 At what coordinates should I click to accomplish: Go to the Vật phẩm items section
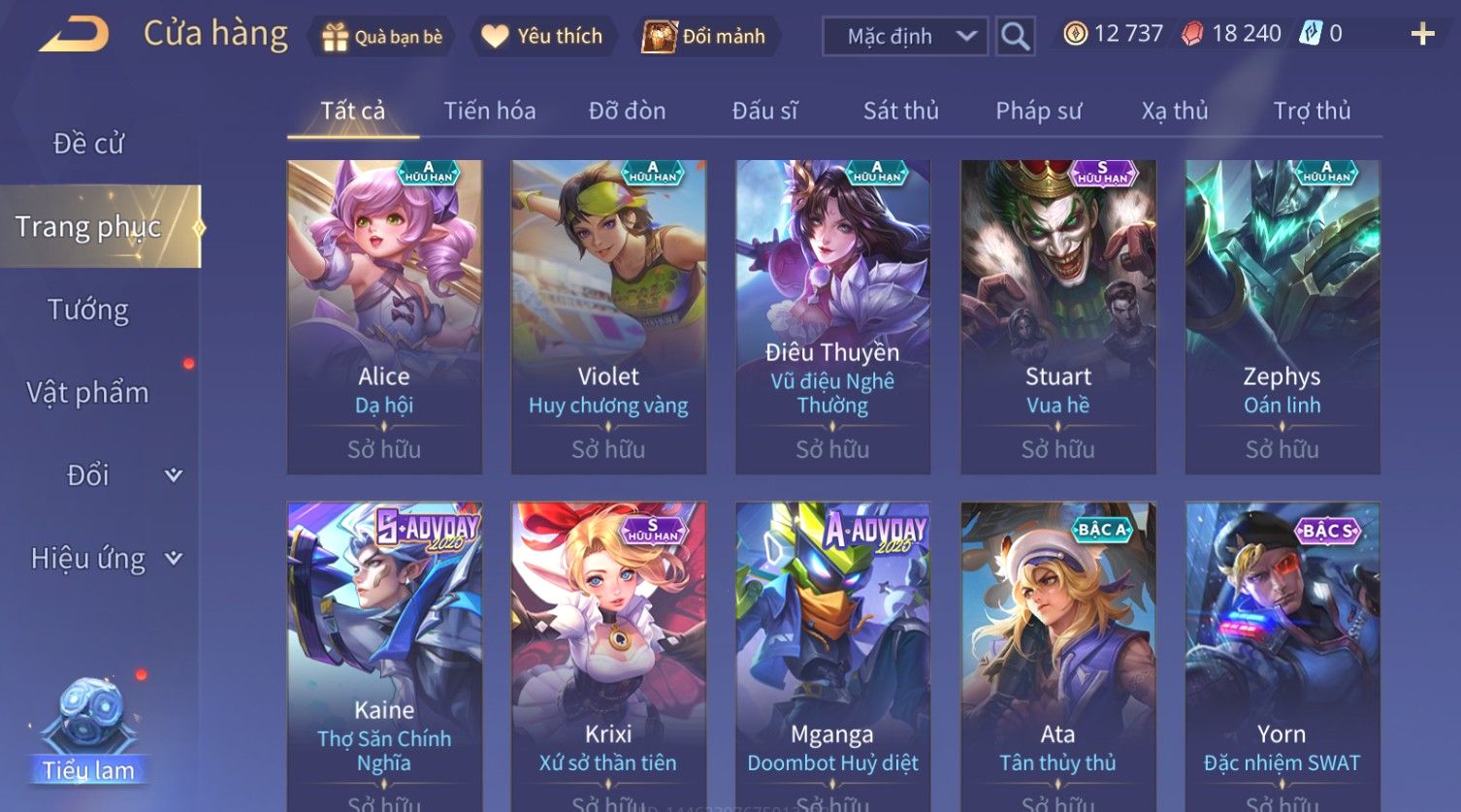(88, 393)
